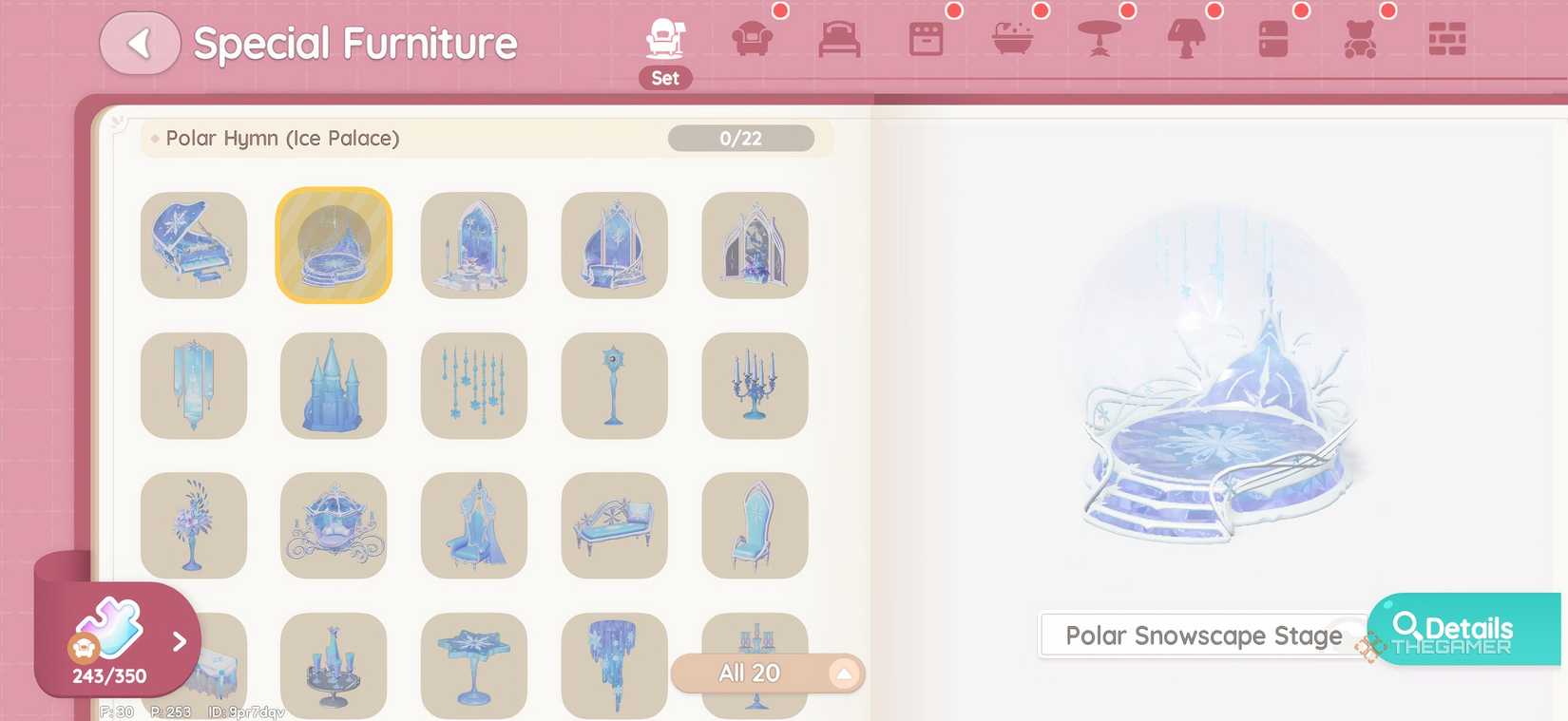Select the ice castle furniture thumbnail
1568x721 pixels.
pyautogui.click(x=333, y=386)
